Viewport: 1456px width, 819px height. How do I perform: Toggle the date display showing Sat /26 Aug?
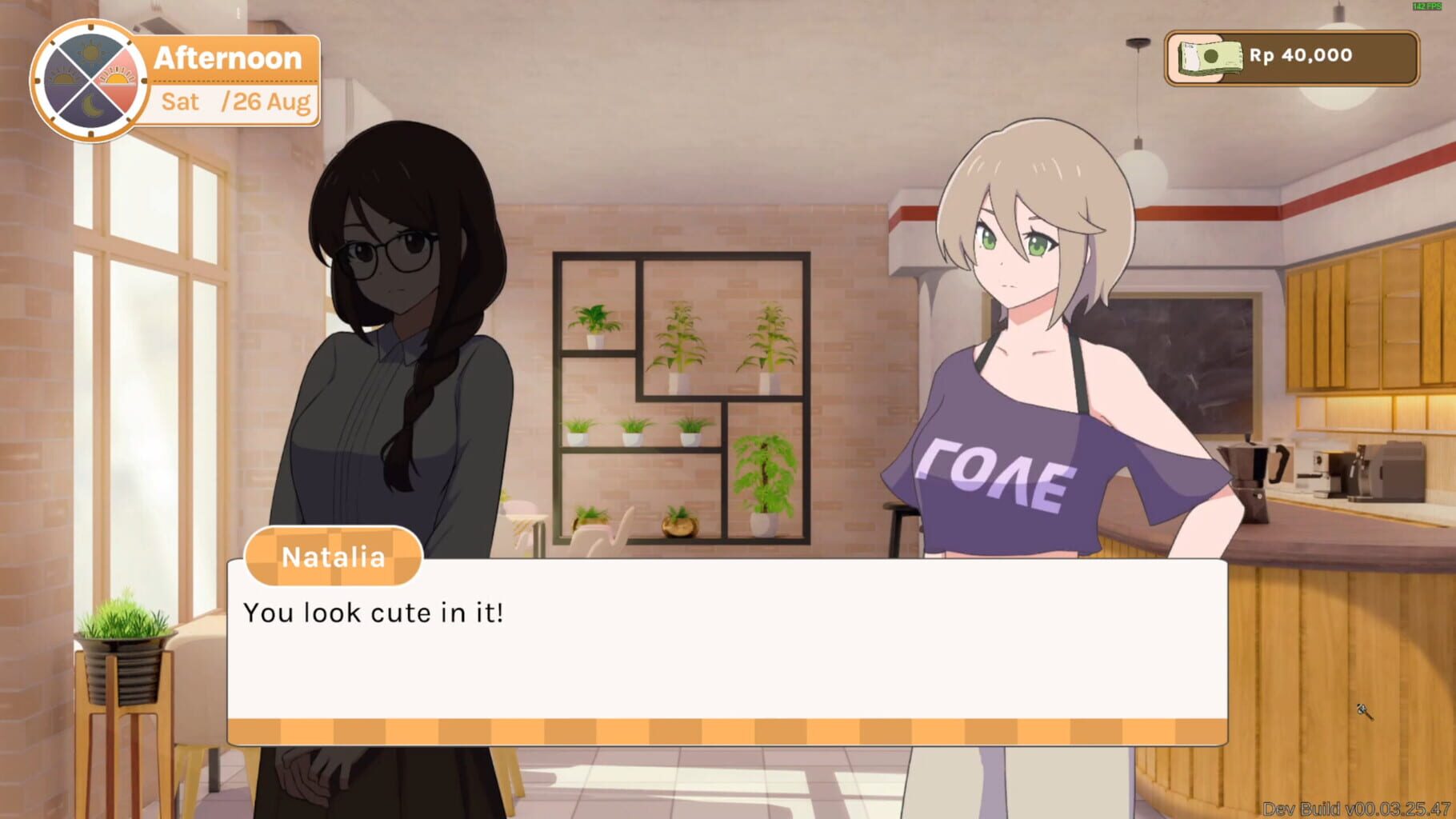coord(232,102)
